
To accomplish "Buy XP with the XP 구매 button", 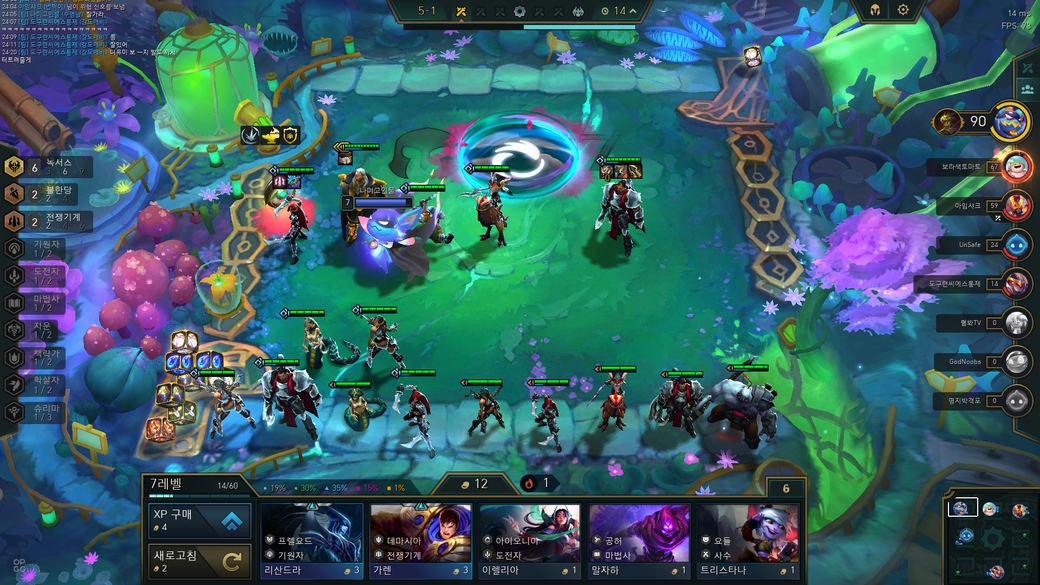I will [198, 520].
